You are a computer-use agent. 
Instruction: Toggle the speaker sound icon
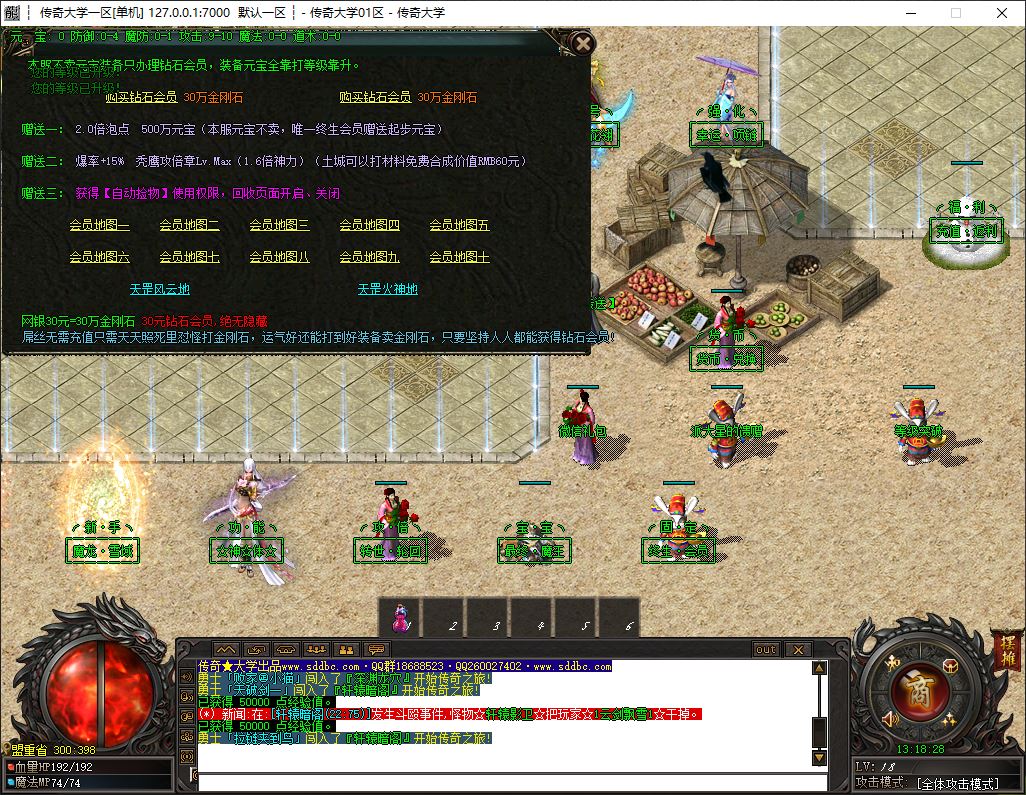(889, 717)
